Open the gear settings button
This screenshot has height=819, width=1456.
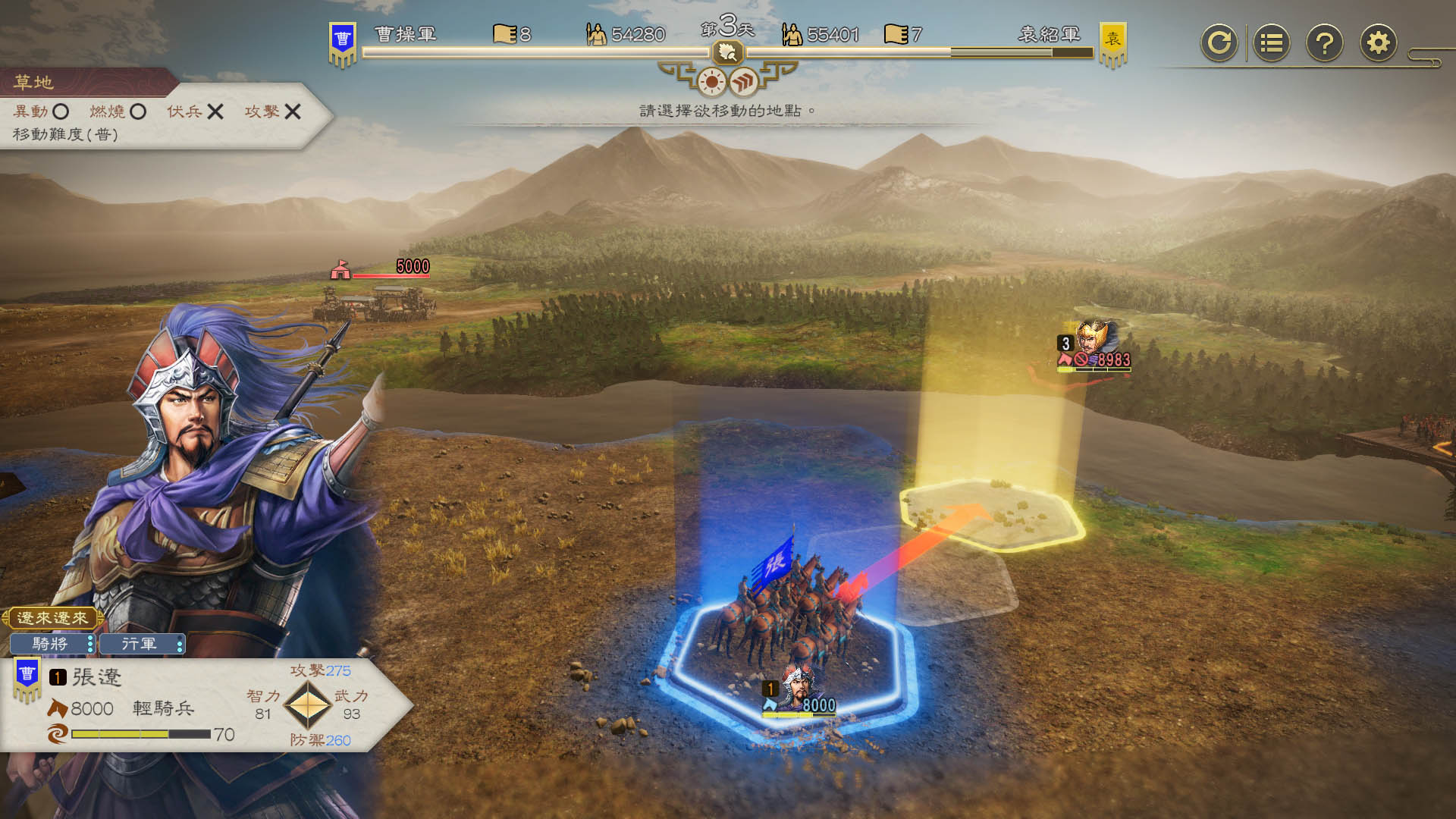[1378, 42]
